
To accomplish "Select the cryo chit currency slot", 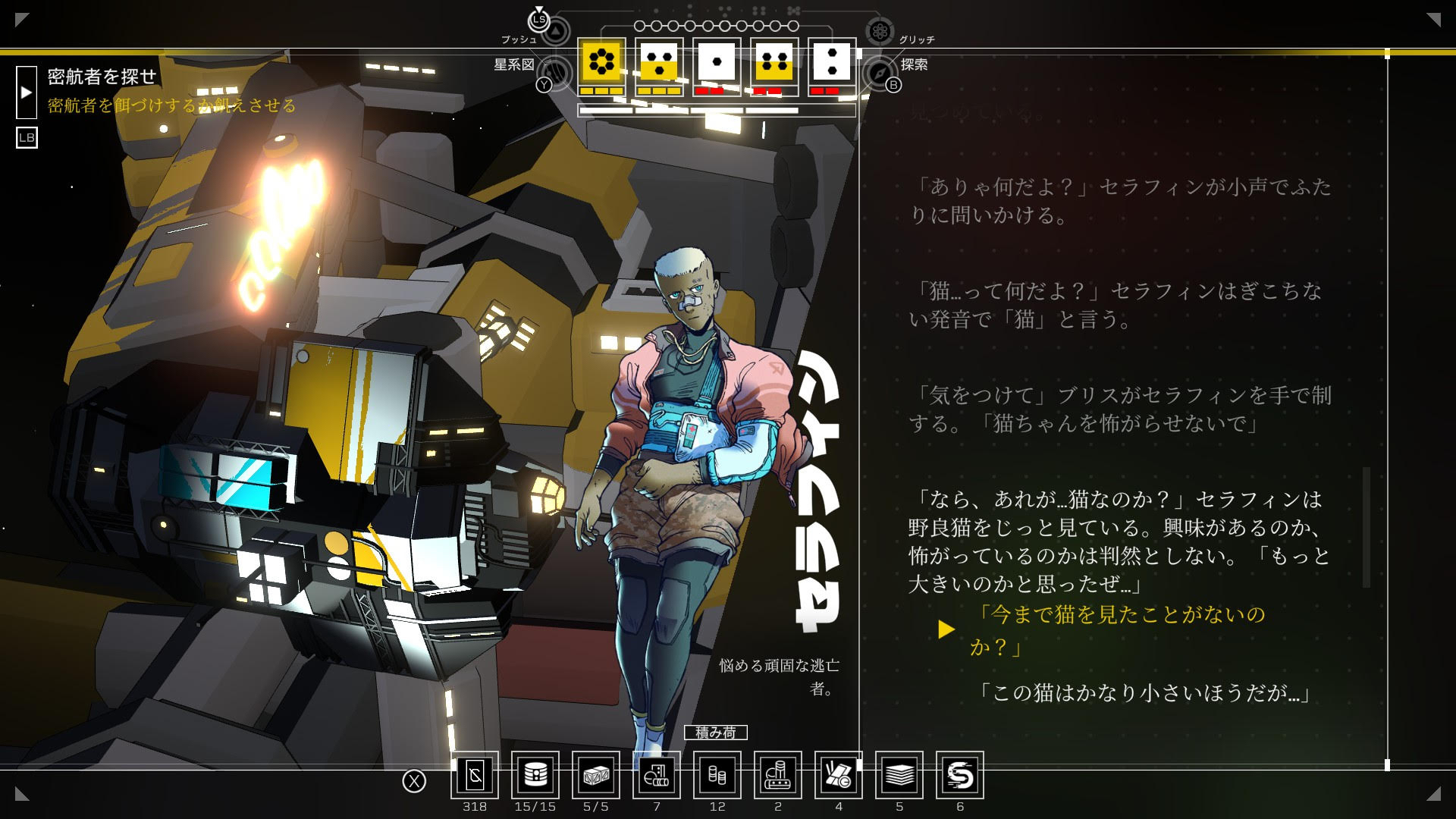I will (475, 775).
